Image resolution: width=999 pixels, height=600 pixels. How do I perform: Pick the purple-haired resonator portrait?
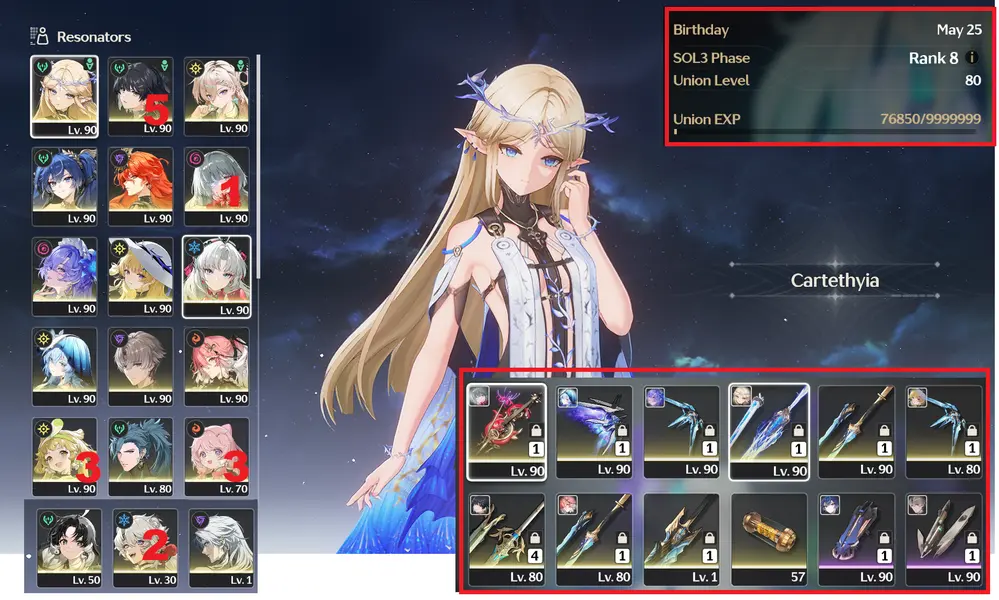64,276
